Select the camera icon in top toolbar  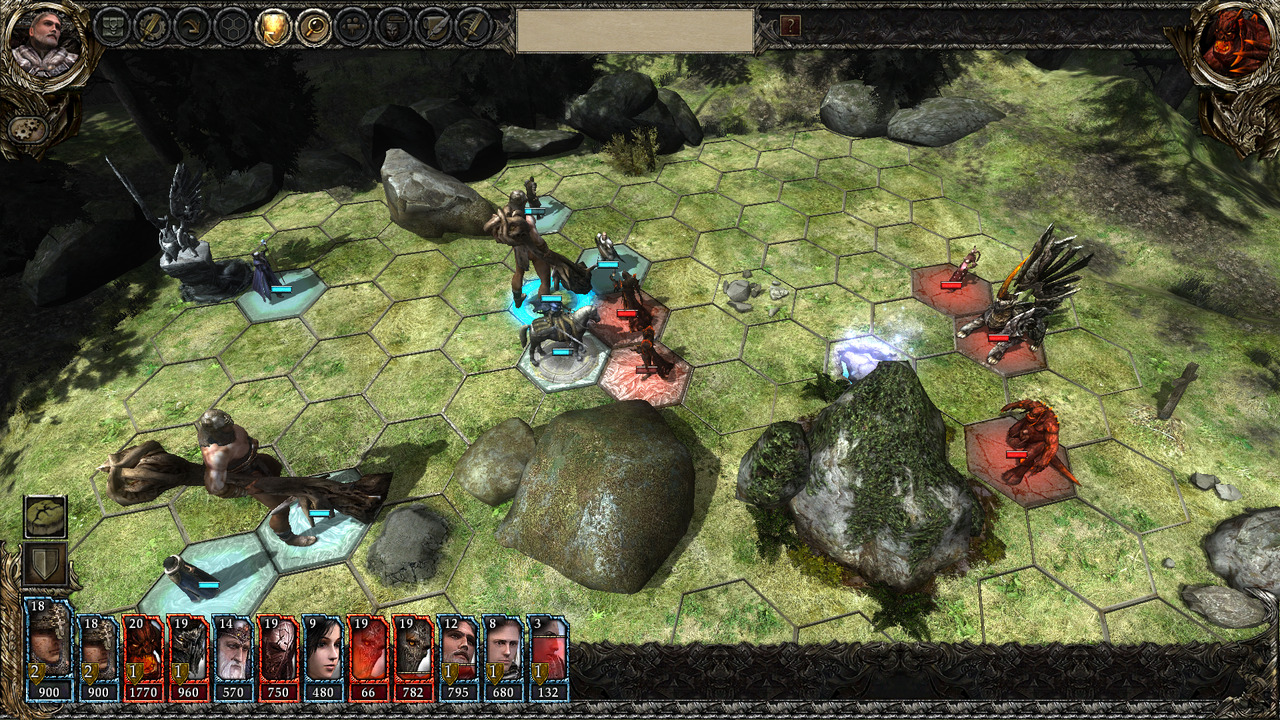(353, 27)
